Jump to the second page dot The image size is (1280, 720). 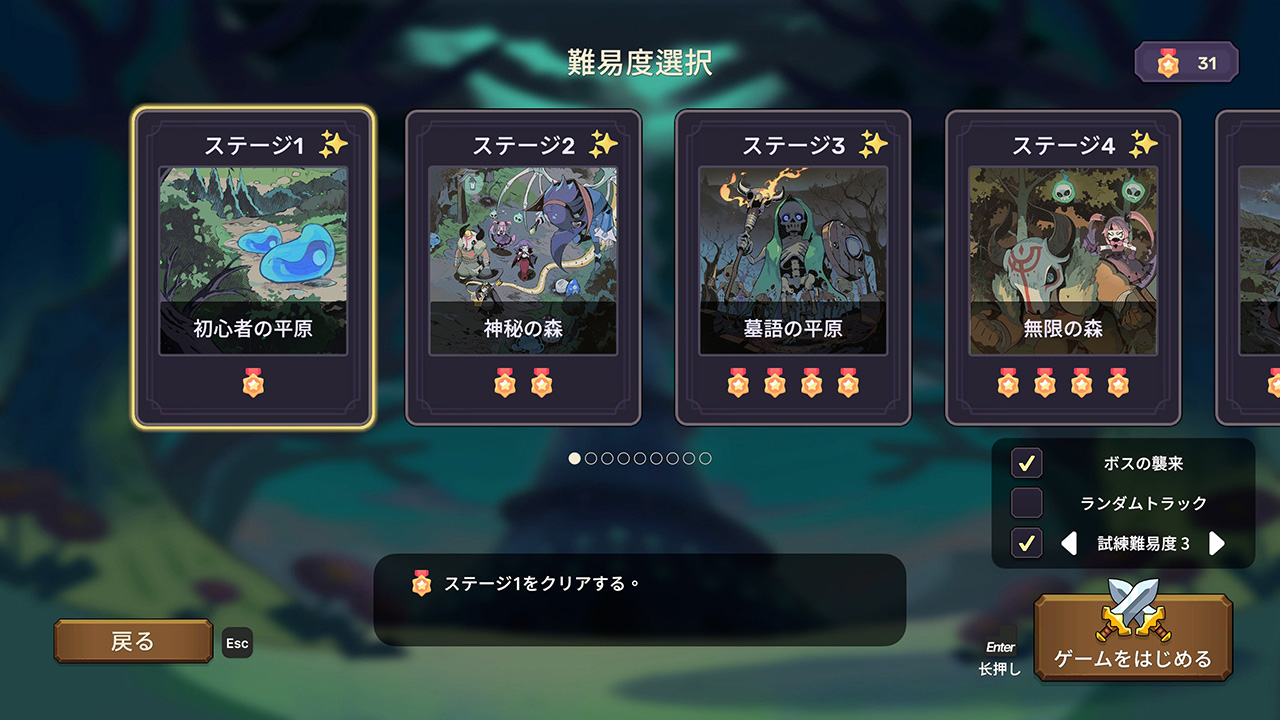click(x=591, y=458)
